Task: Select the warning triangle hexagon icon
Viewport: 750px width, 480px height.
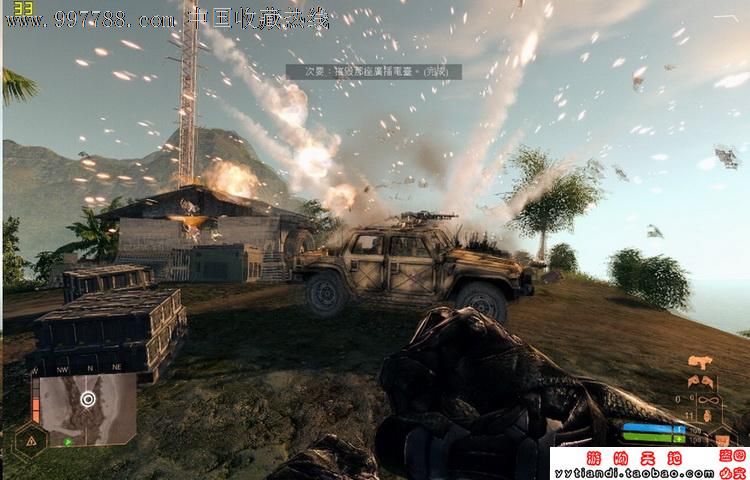Action: pos(31,439)
